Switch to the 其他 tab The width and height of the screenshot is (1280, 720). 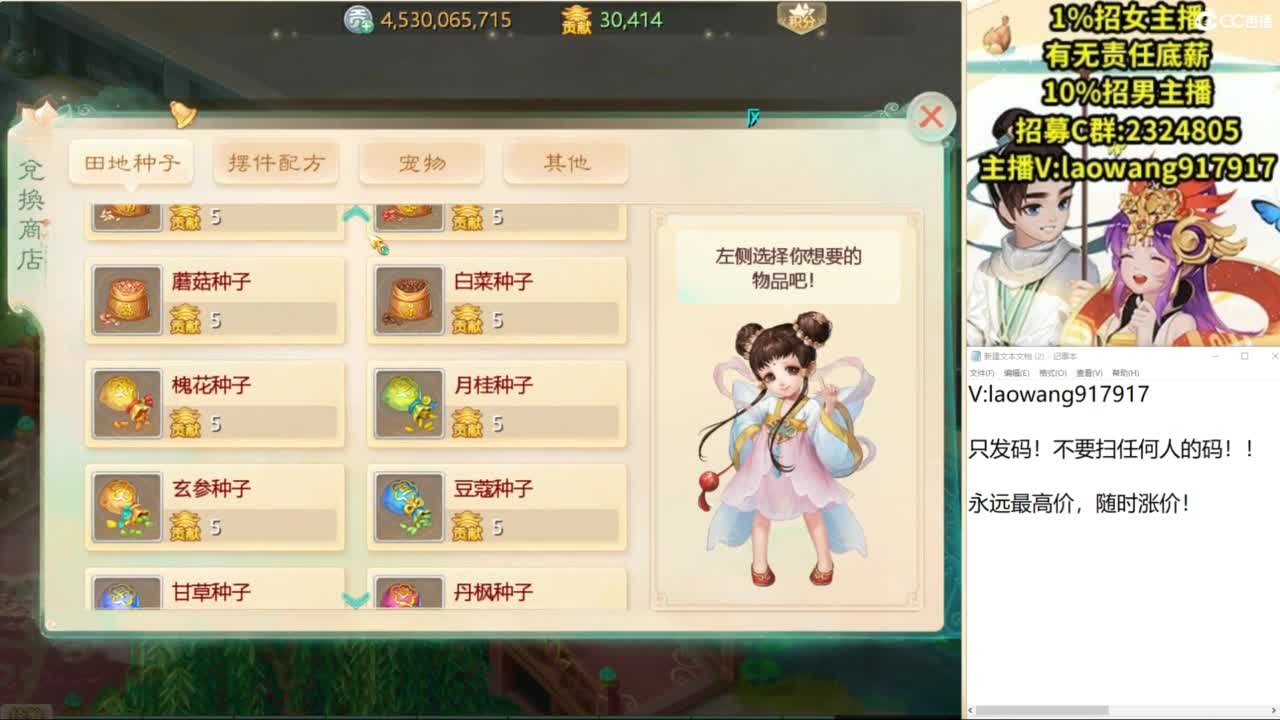[x=567, y=162]
